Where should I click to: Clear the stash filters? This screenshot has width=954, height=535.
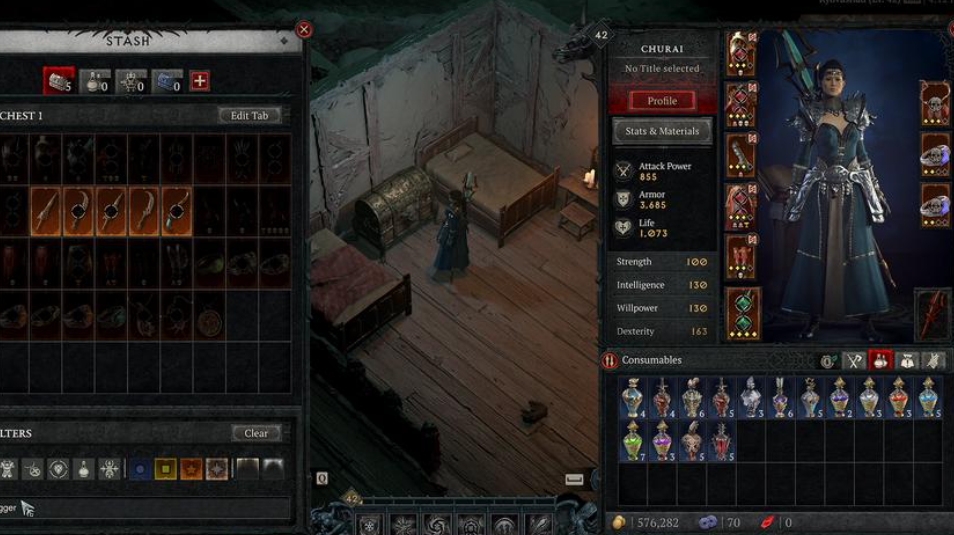[256, 433]
